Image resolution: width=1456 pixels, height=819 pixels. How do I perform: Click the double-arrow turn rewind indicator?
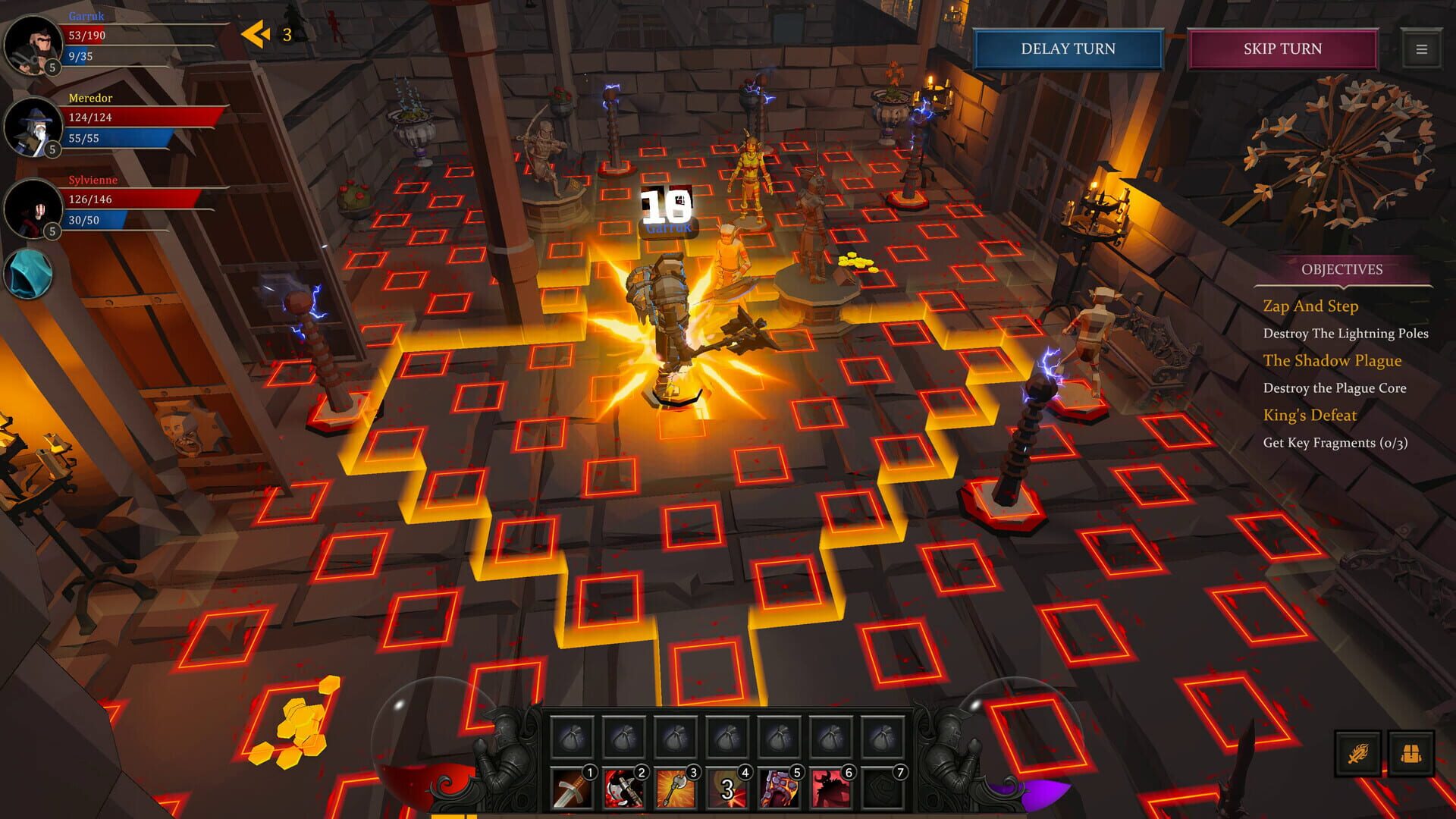pos(253,33)
